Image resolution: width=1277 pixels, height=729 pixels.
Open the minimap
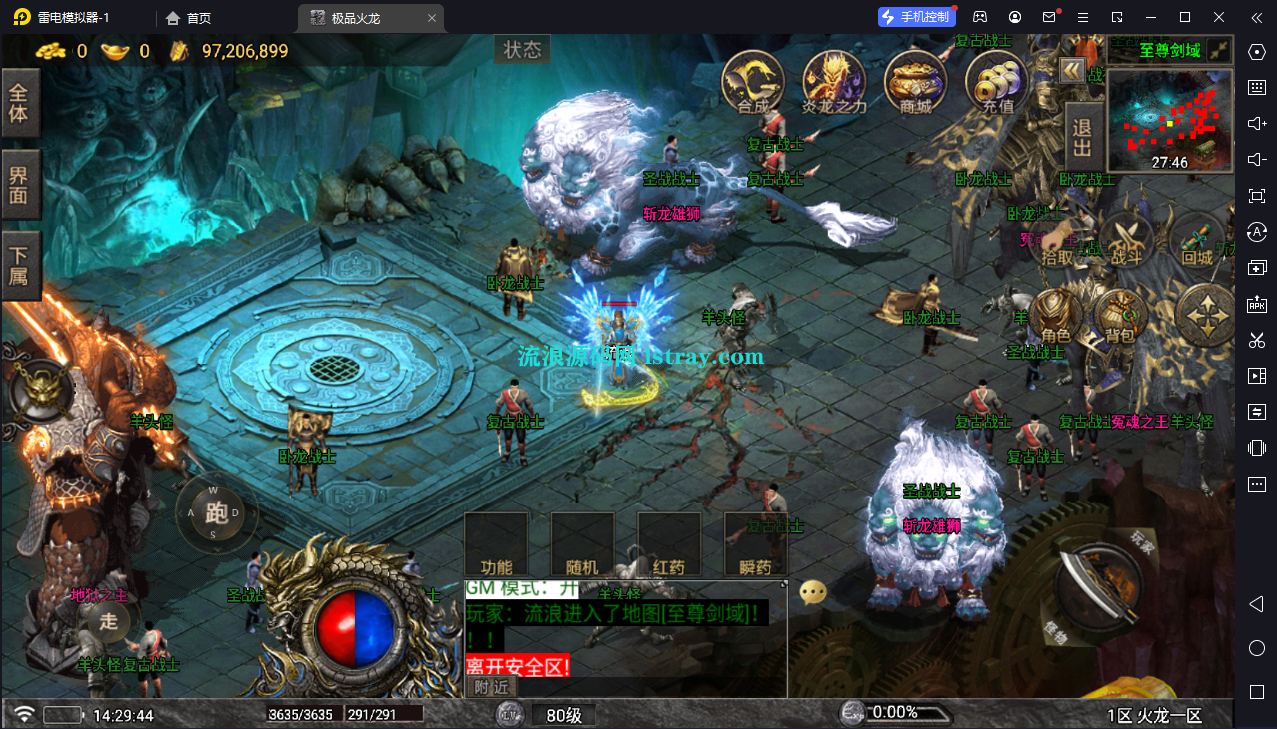pos(1169,118)
